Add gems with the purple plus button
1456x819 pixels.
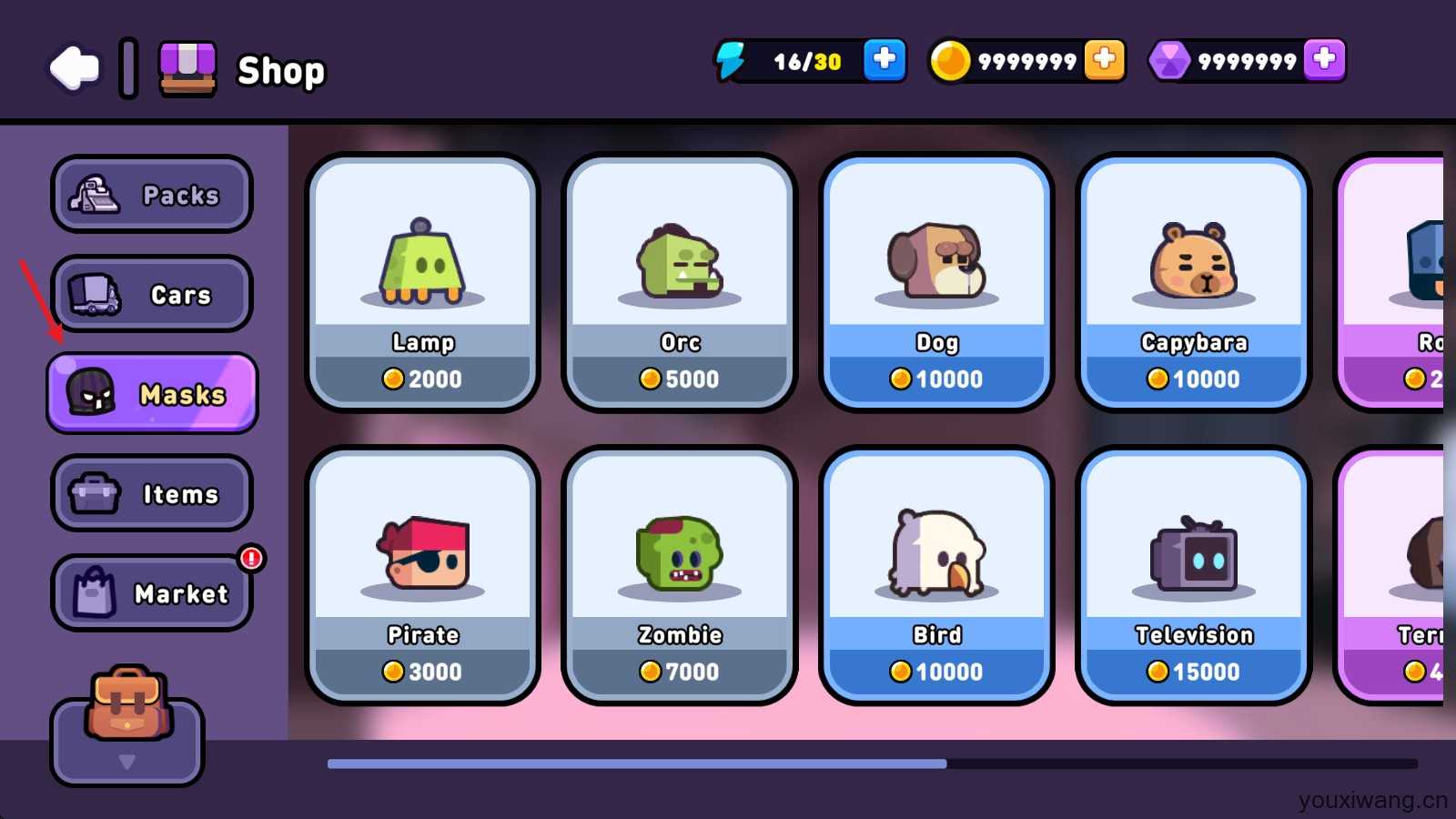click(x=1324, y=61)
